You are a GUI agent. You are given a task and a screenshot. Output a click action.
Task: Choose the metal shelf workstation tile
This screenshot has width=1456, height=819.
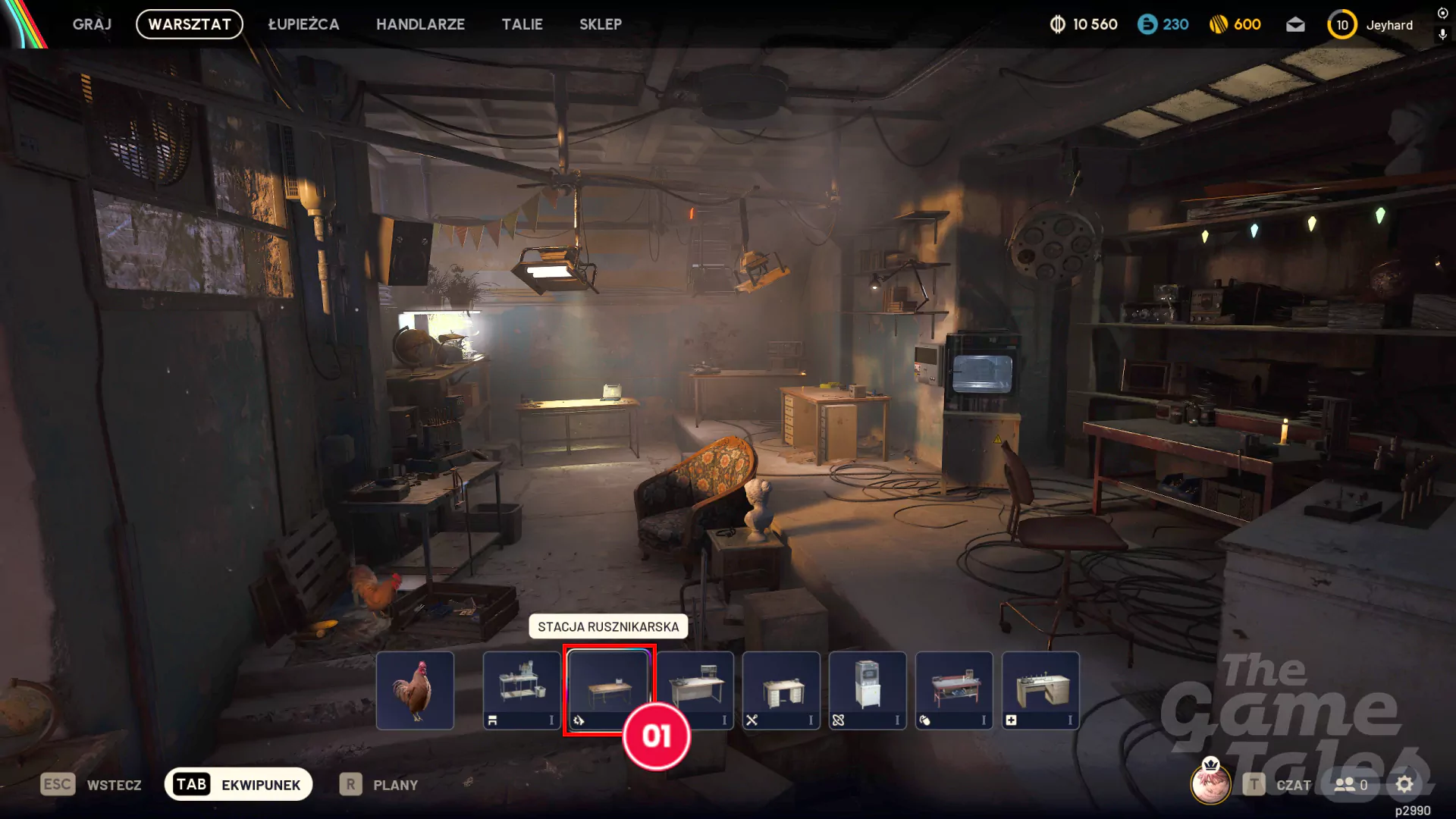tap(522, 690)
